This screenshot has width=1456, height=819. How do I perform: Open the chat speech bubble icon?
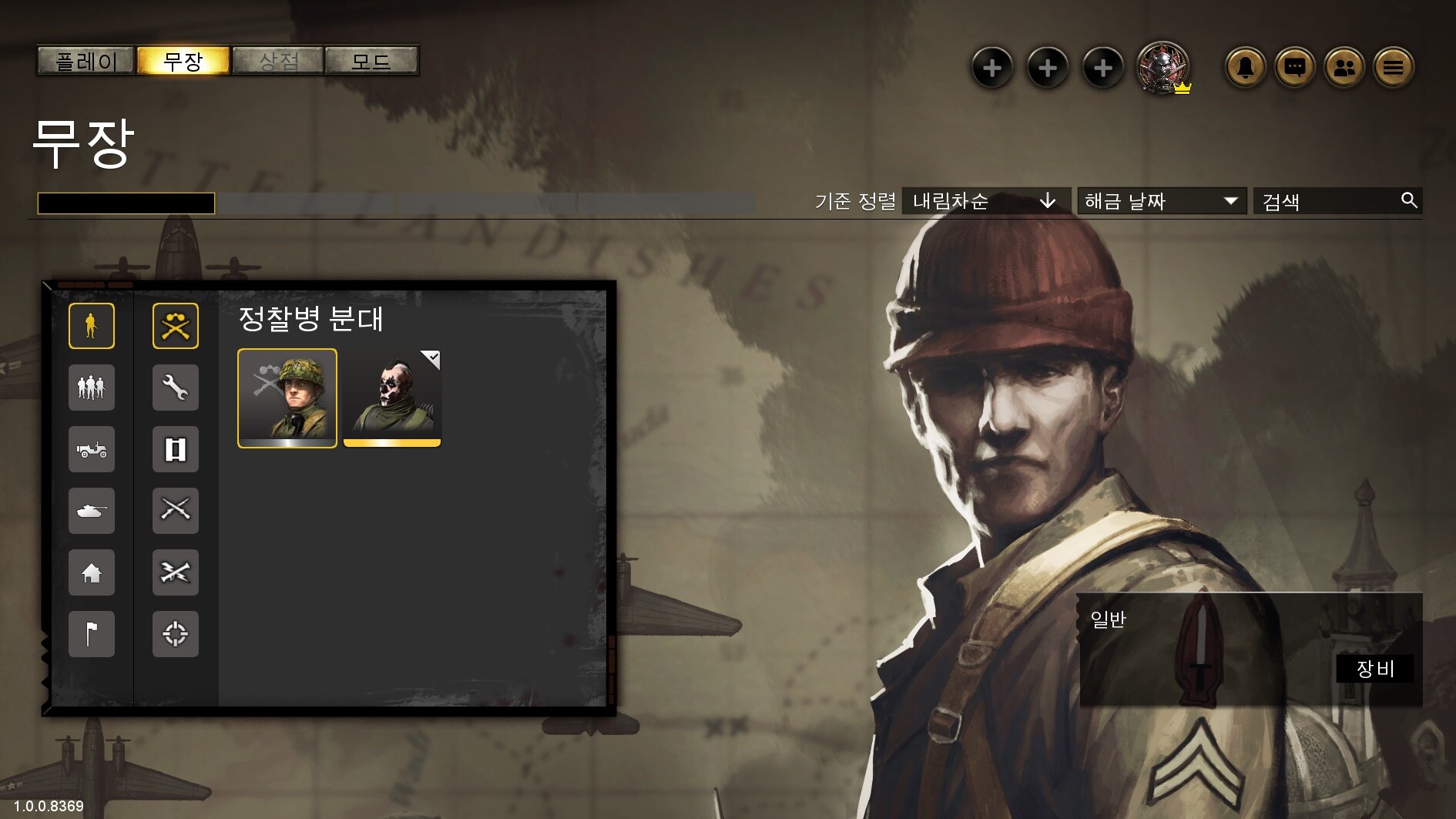tap(1294, 68)
